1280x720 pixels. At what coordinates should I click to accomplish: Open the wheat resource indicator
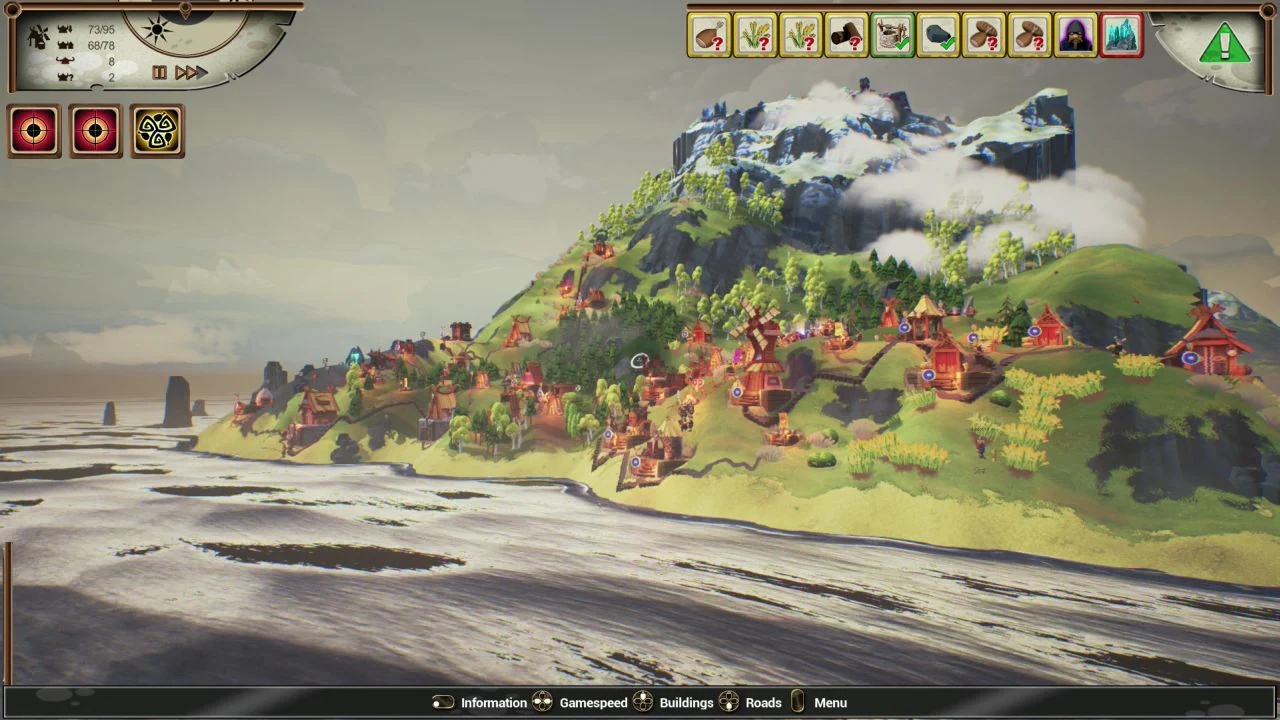point(756,35)
